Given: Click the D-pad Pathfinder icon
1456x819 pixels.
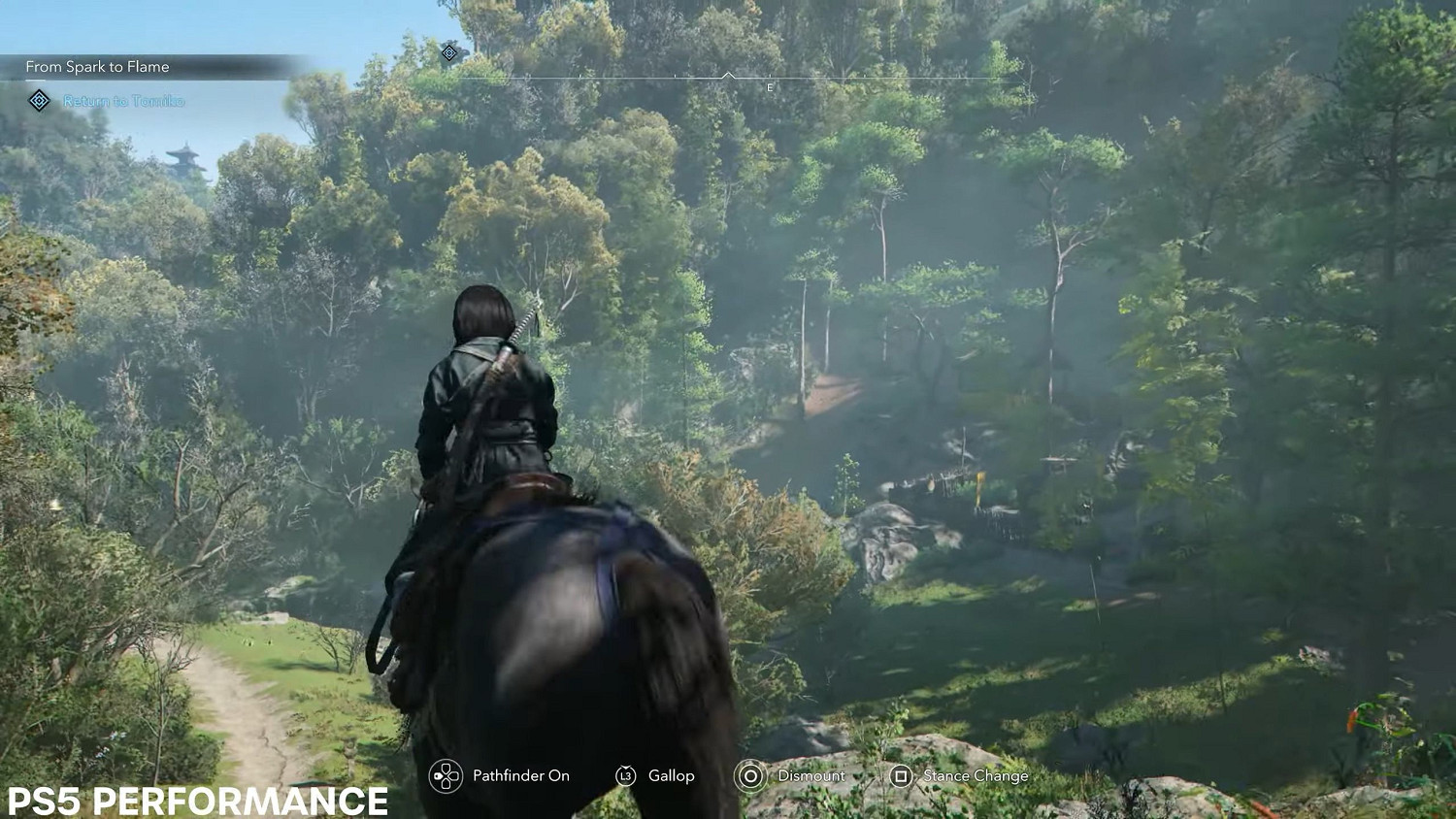Looking at the screenshot, I should (447, 776).
